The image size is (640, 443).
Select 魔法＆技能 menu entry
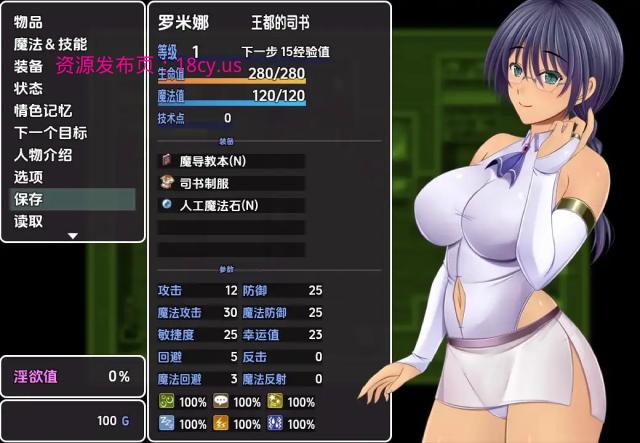50,44
